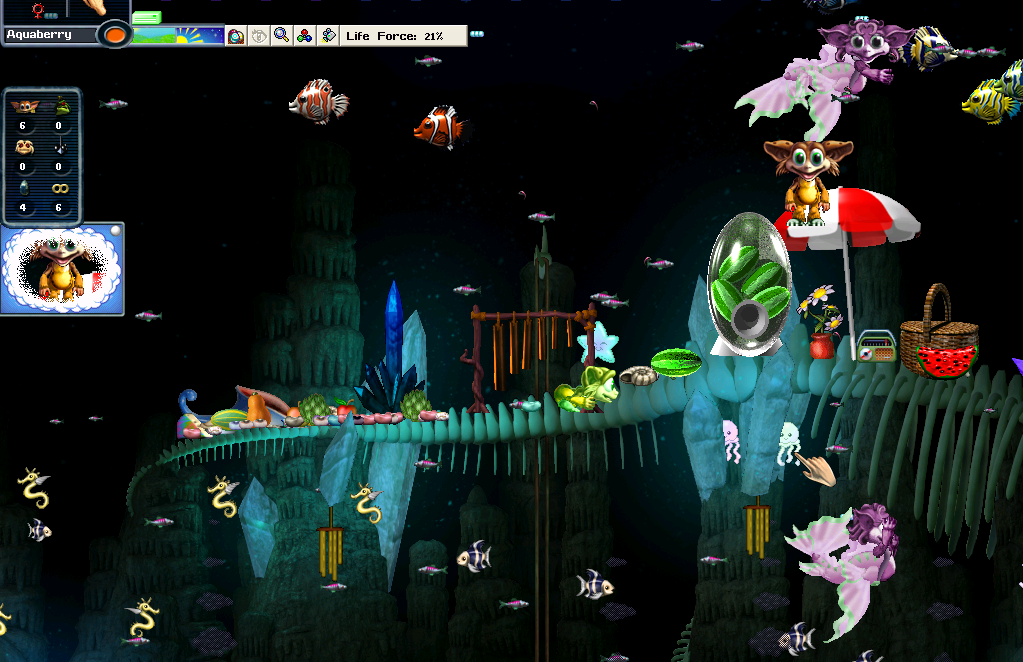Click the orange round button beside Aquaberry
This screenshot has width=1023, height=662.
click(x=115, y=35)
